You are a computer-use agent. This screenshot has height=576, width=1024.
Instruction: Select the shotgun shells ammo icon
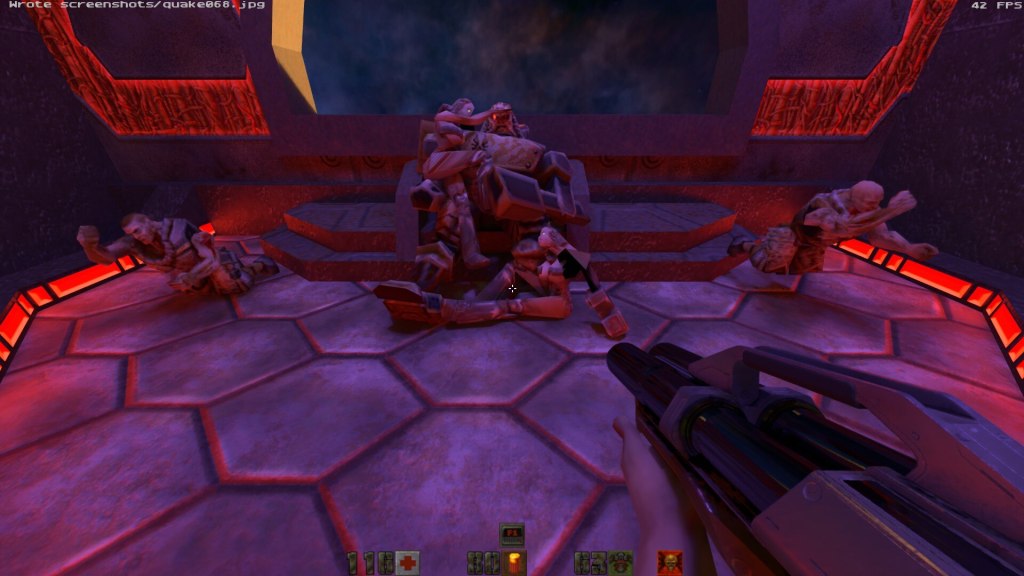[x=517, y=563]
